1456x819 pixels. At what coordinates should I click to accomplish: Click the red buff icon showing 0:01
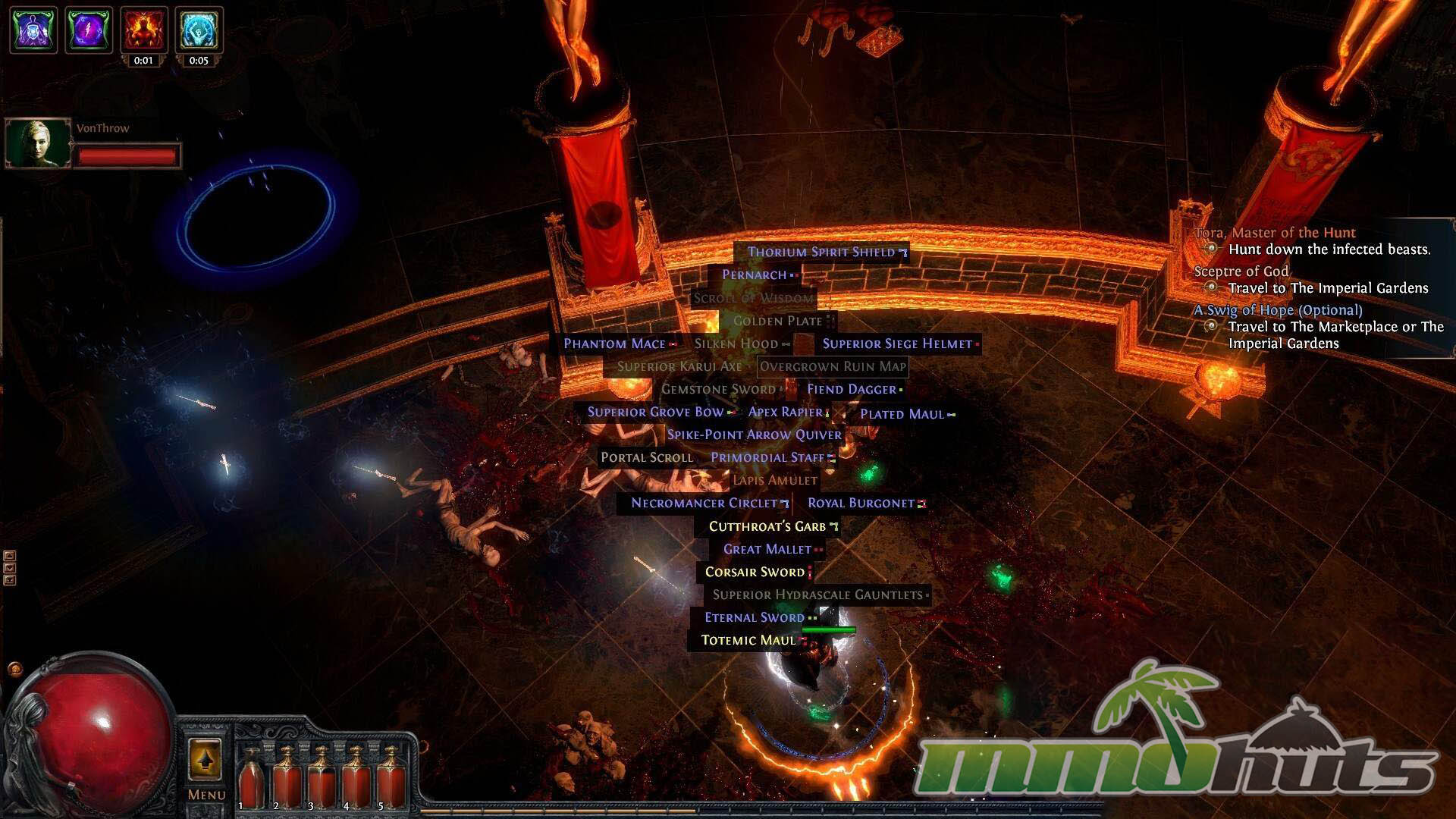[x=144, y=30]
